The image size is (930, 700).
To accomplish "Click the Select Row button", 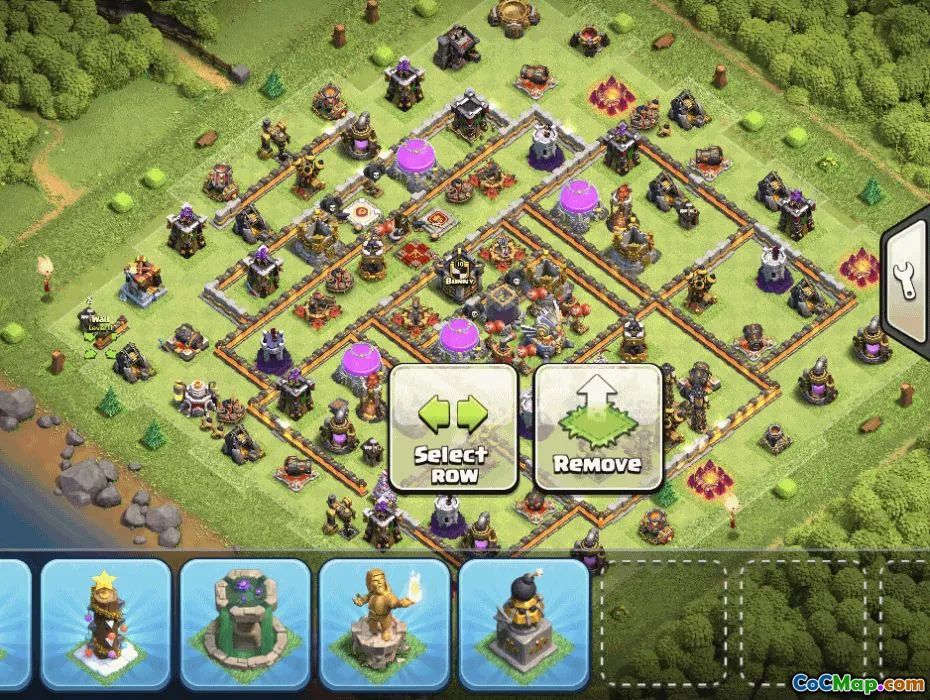I will pos(452,428).
